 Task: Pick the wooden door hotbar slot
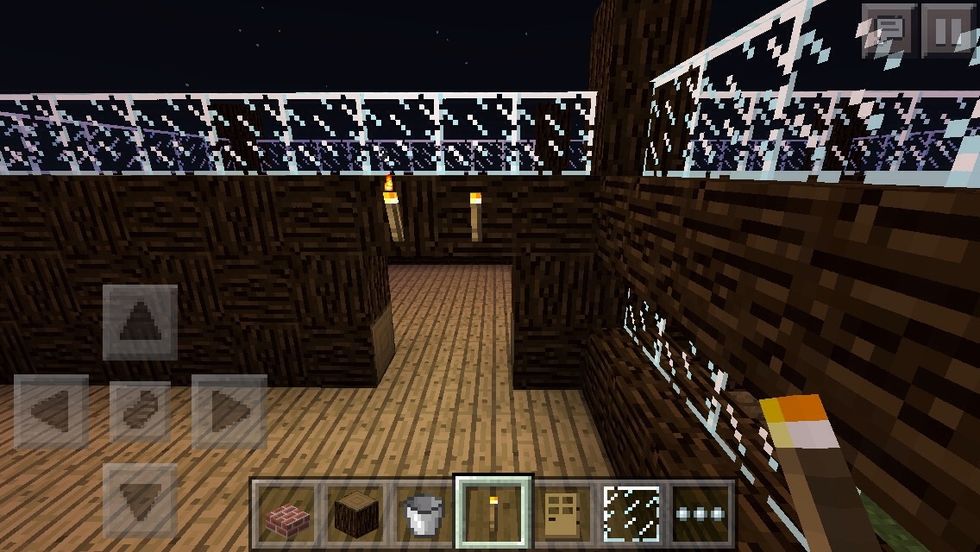coord(563,515)
